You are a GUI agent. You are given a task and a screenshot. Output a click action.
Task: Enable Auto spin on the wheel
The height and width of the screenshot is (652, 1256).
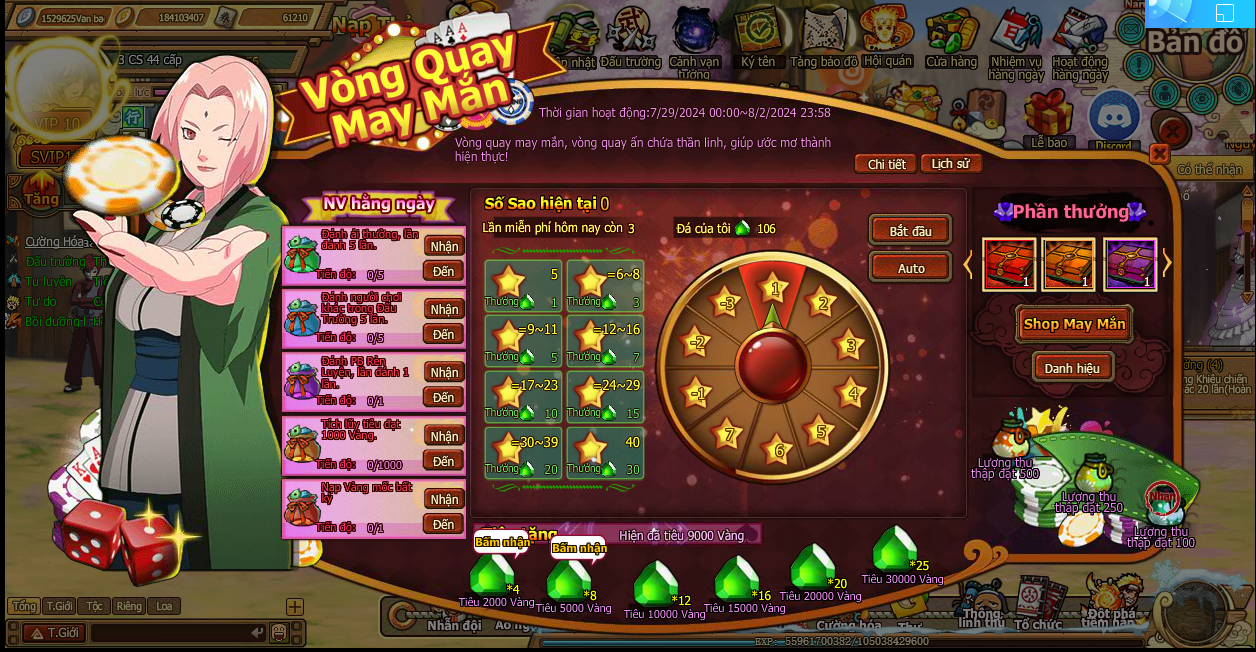[x=910, y=268]
